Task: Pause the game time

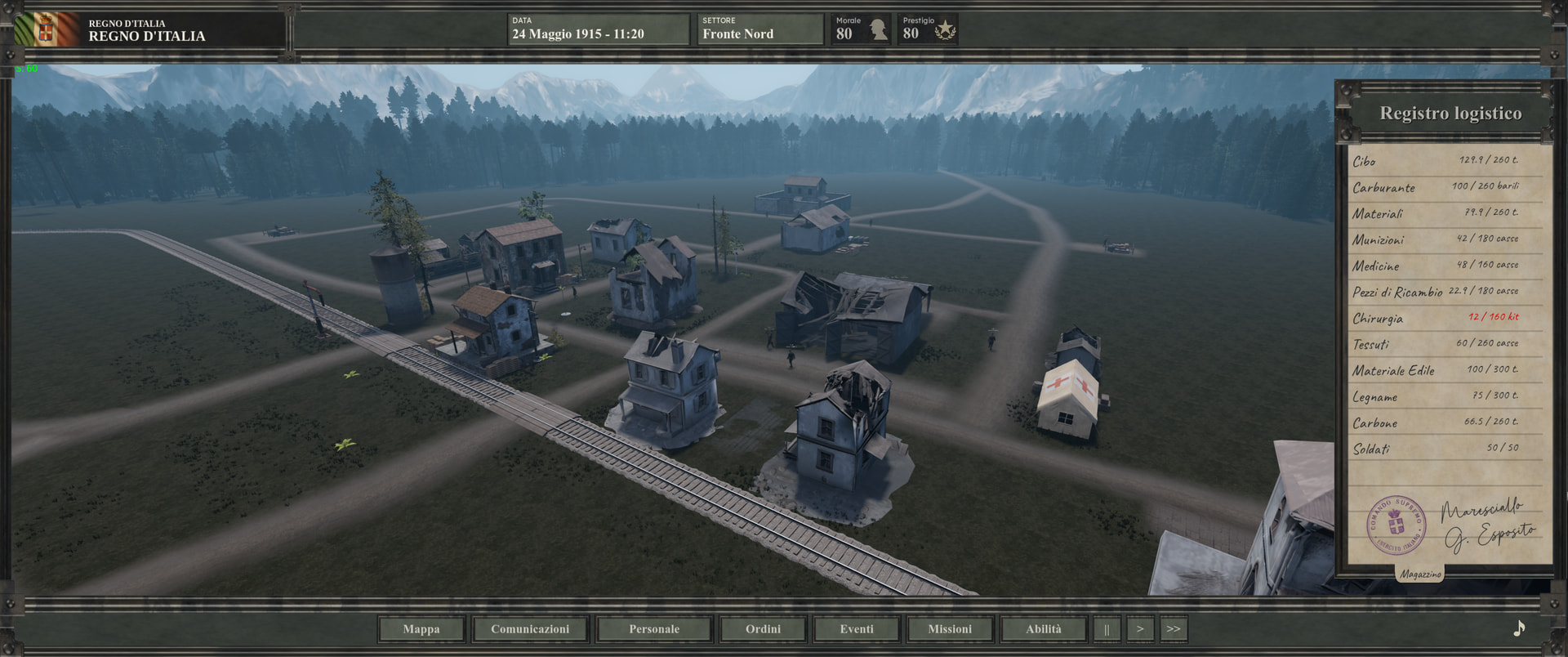Action: (1107, 629)
